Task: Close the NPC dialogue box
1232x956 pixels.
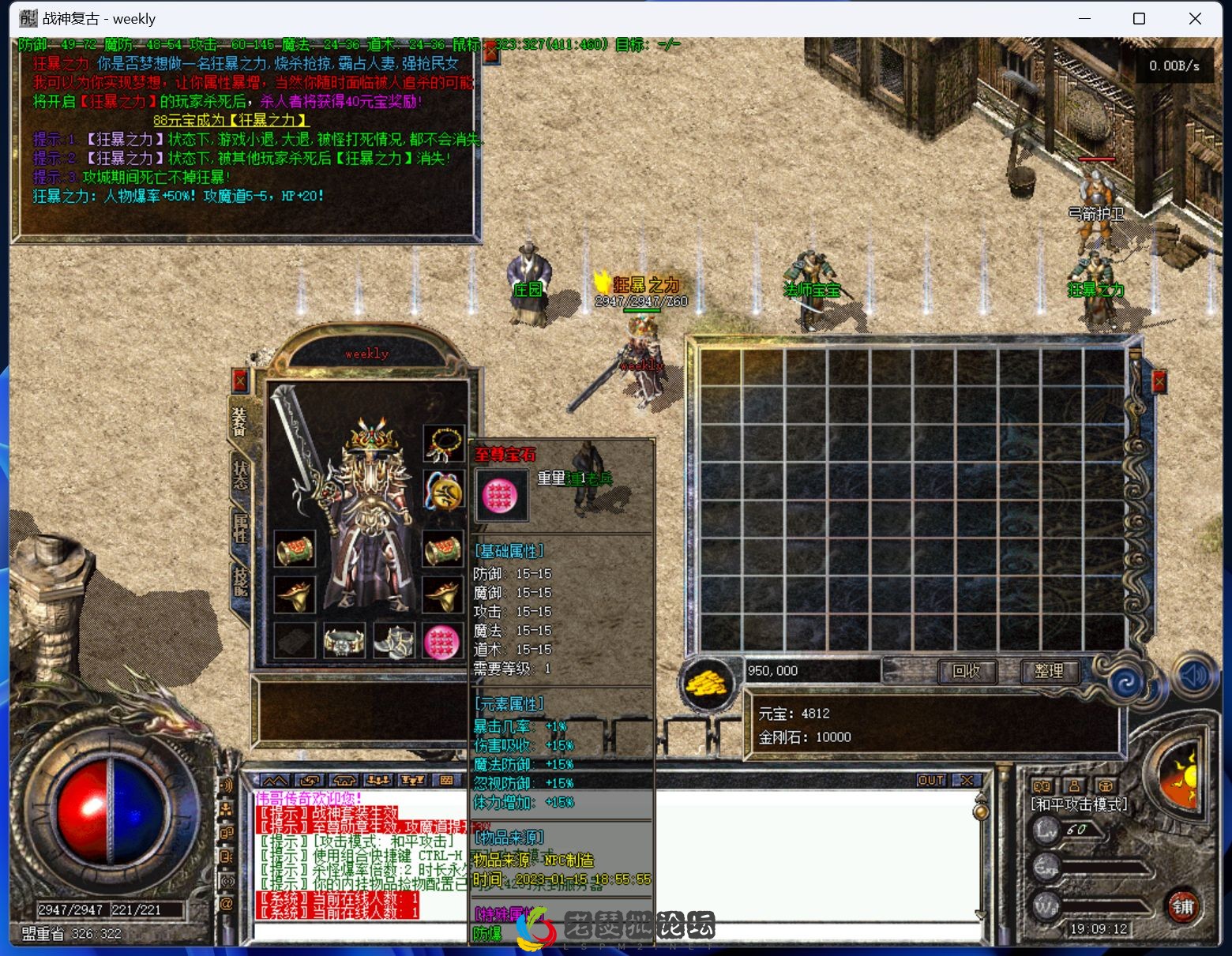Action: 491,52
